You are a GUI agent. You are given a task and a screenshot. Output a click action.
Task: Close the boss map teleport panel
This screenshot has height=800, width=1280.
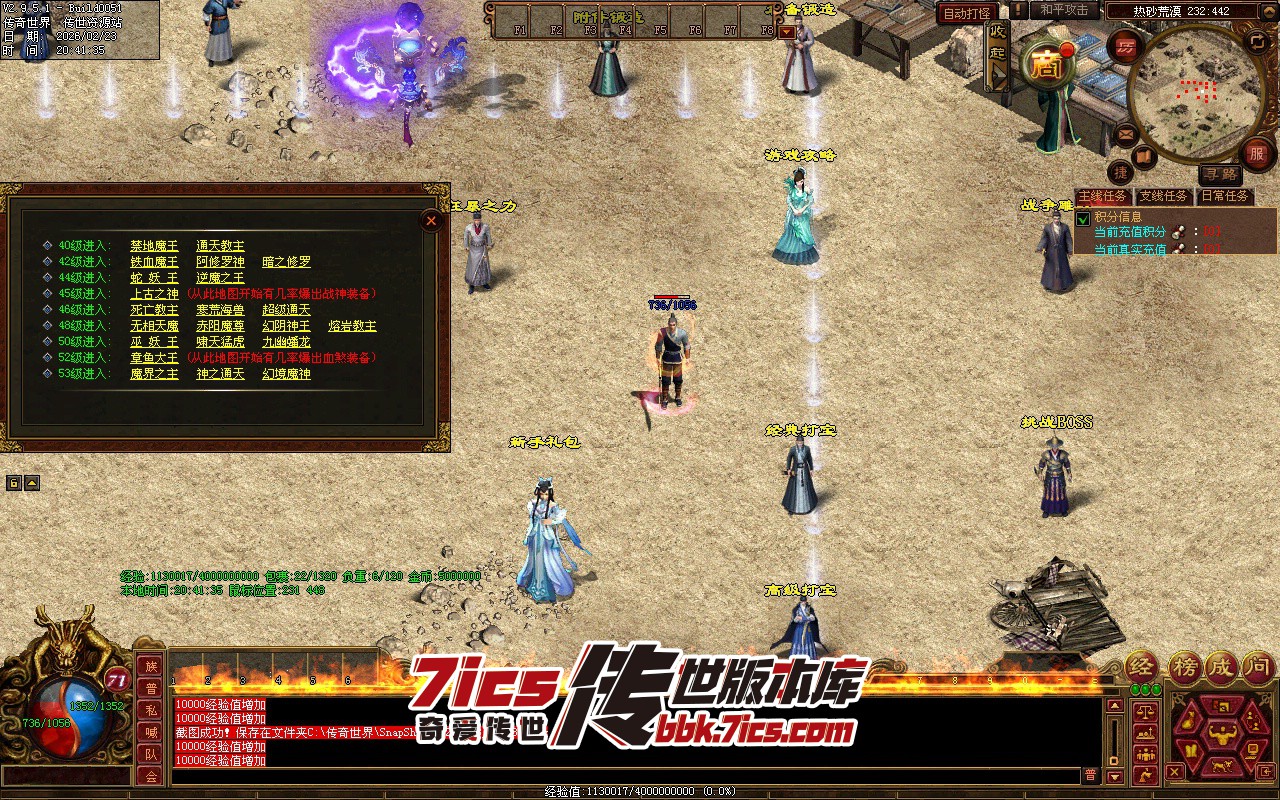pos(431,220)
